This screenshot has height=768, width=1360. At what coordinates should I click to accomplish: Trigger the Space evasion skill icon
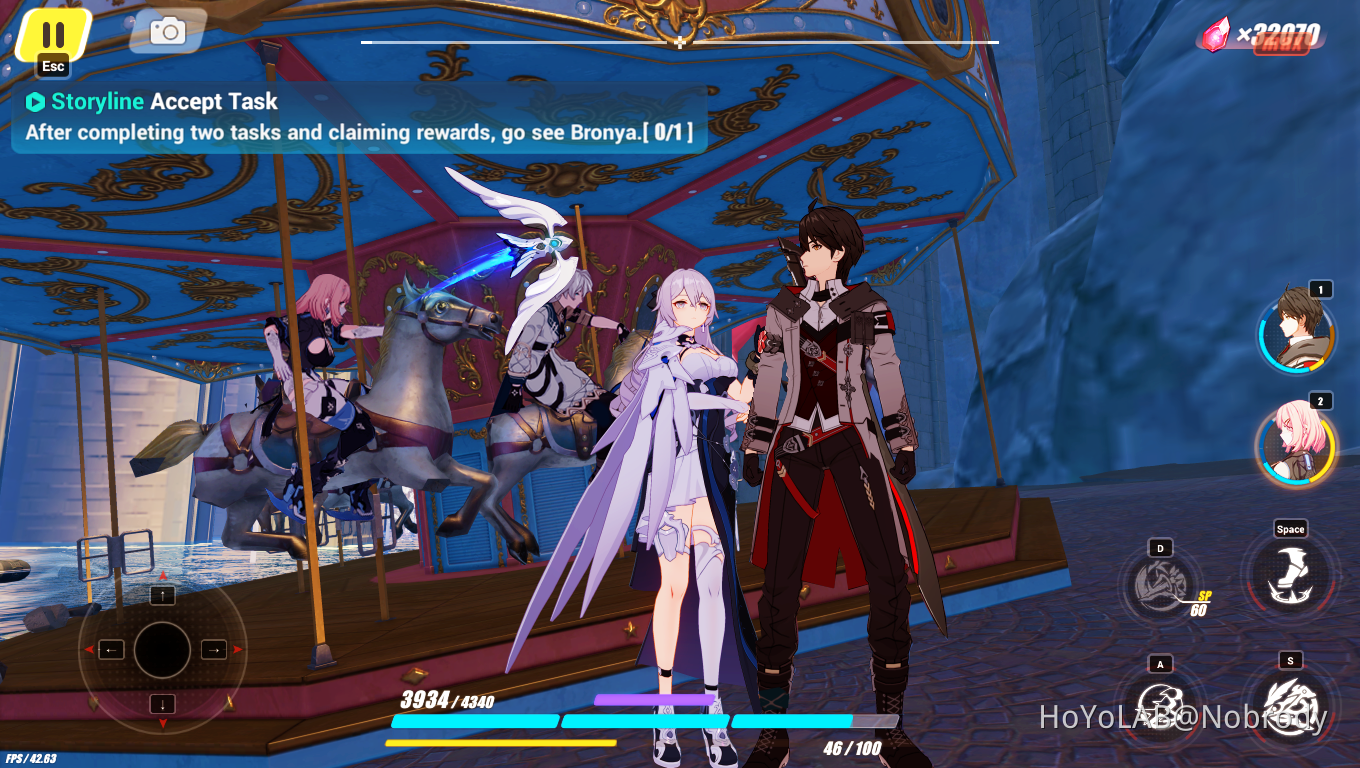pyautogui.click(x=1290, y=576)
